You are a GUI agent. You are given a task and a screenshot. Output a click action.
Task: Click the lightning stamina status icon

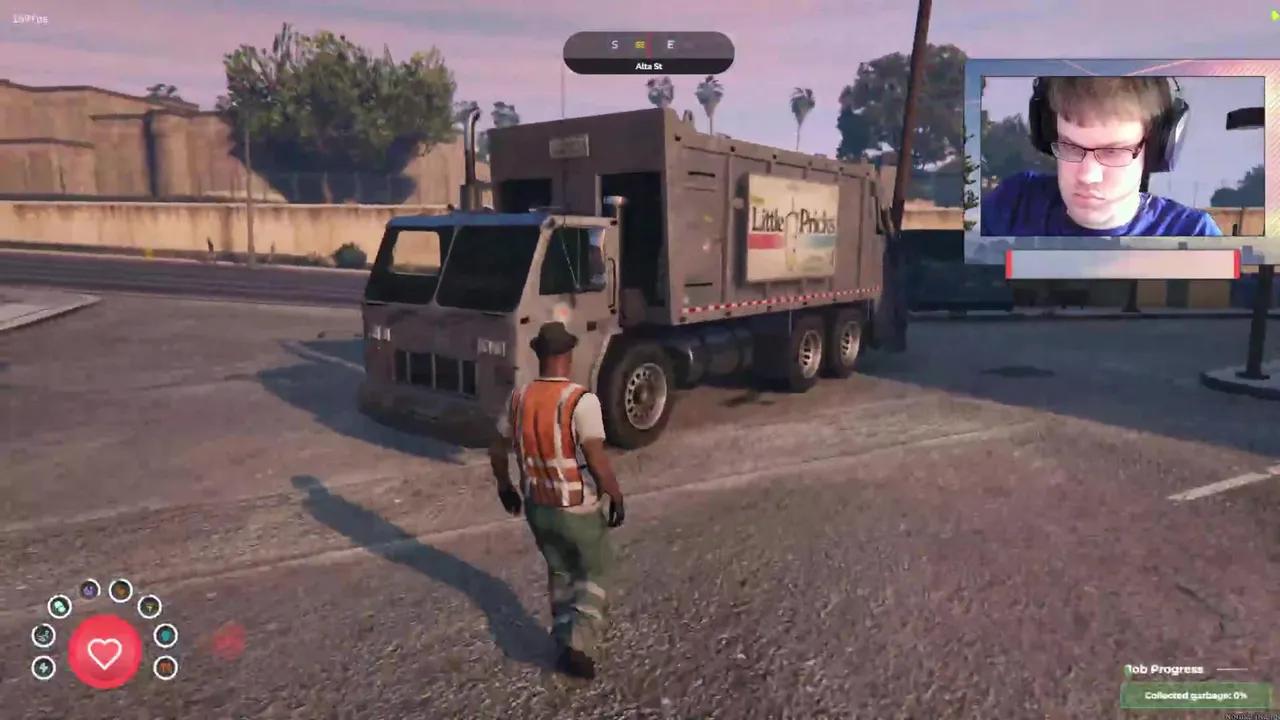[43, 668]
